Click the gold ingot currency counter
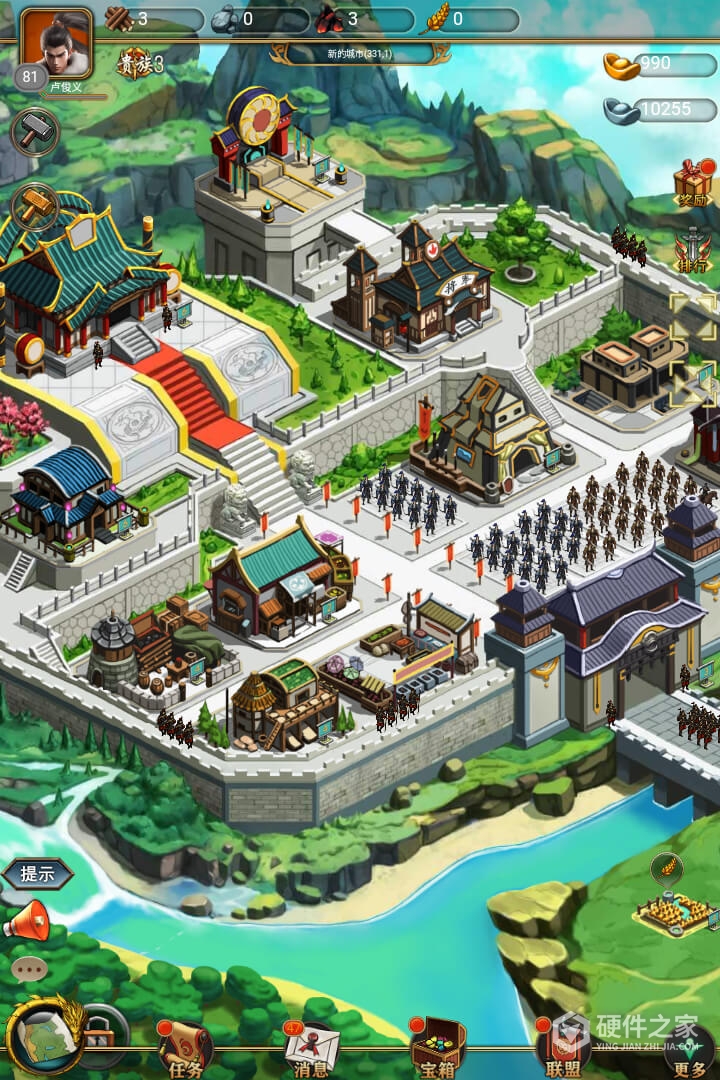Viewport: 720px width, 1080px height. click(660, 65)
